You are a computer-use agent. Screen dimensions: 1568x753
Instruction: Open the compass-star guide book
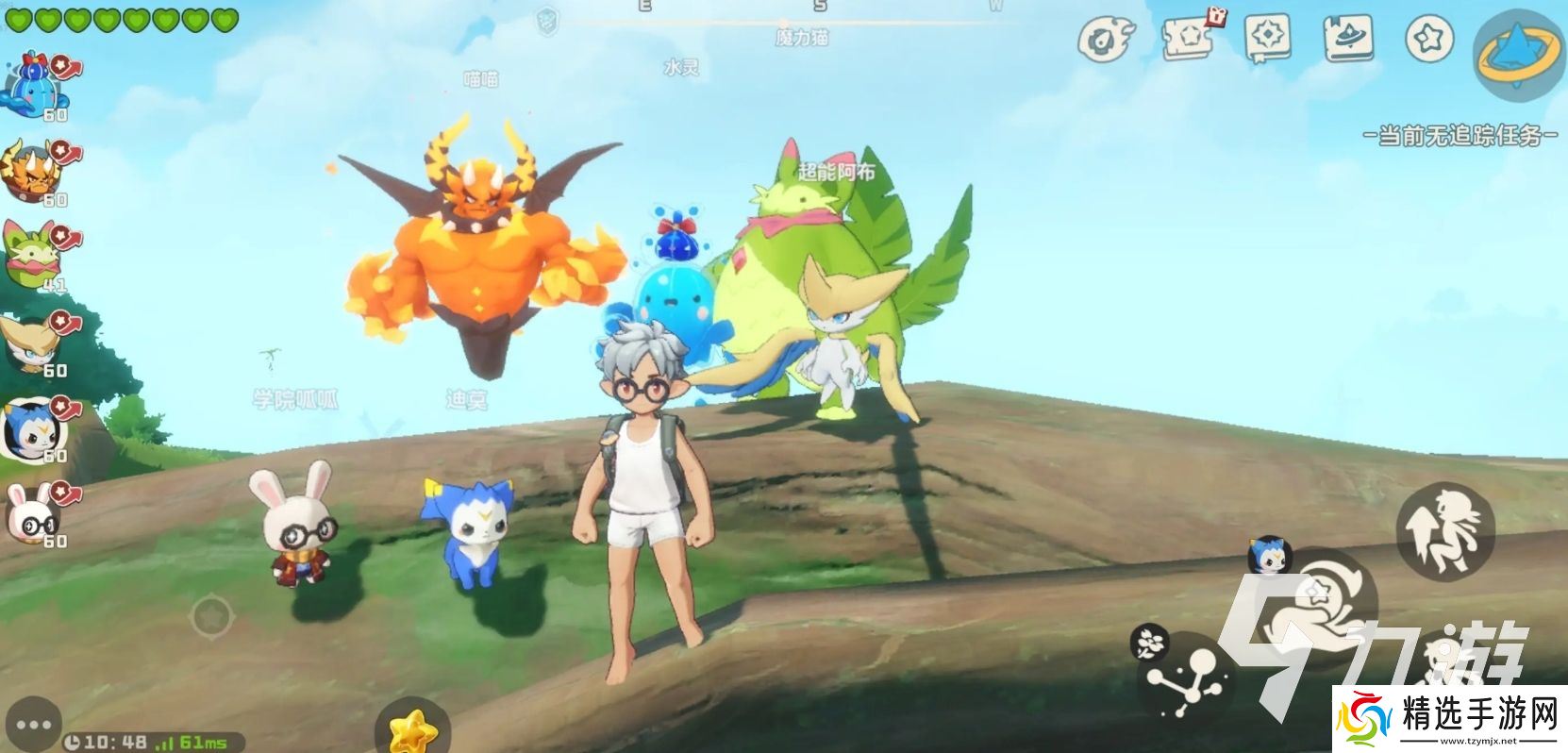tap(1267, 39)
